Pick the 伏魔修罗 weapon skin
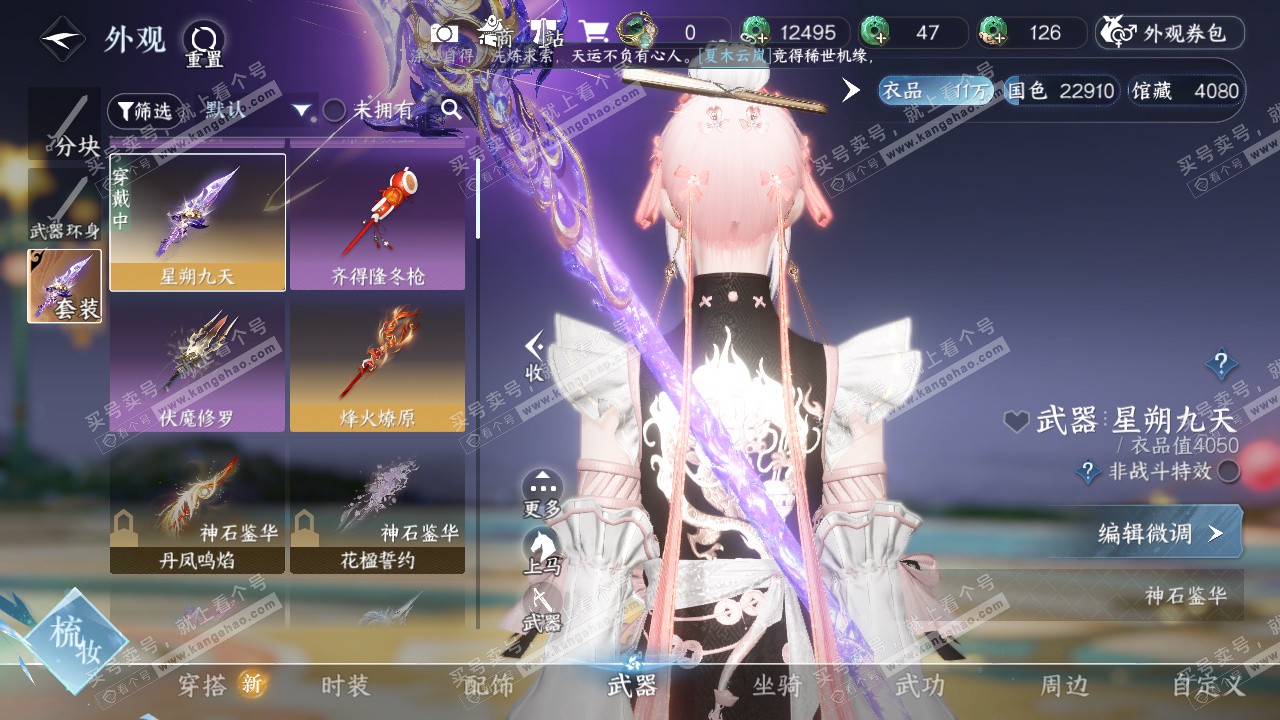The height and width of the screenshot is (720, 1280). tap(197, 366)
